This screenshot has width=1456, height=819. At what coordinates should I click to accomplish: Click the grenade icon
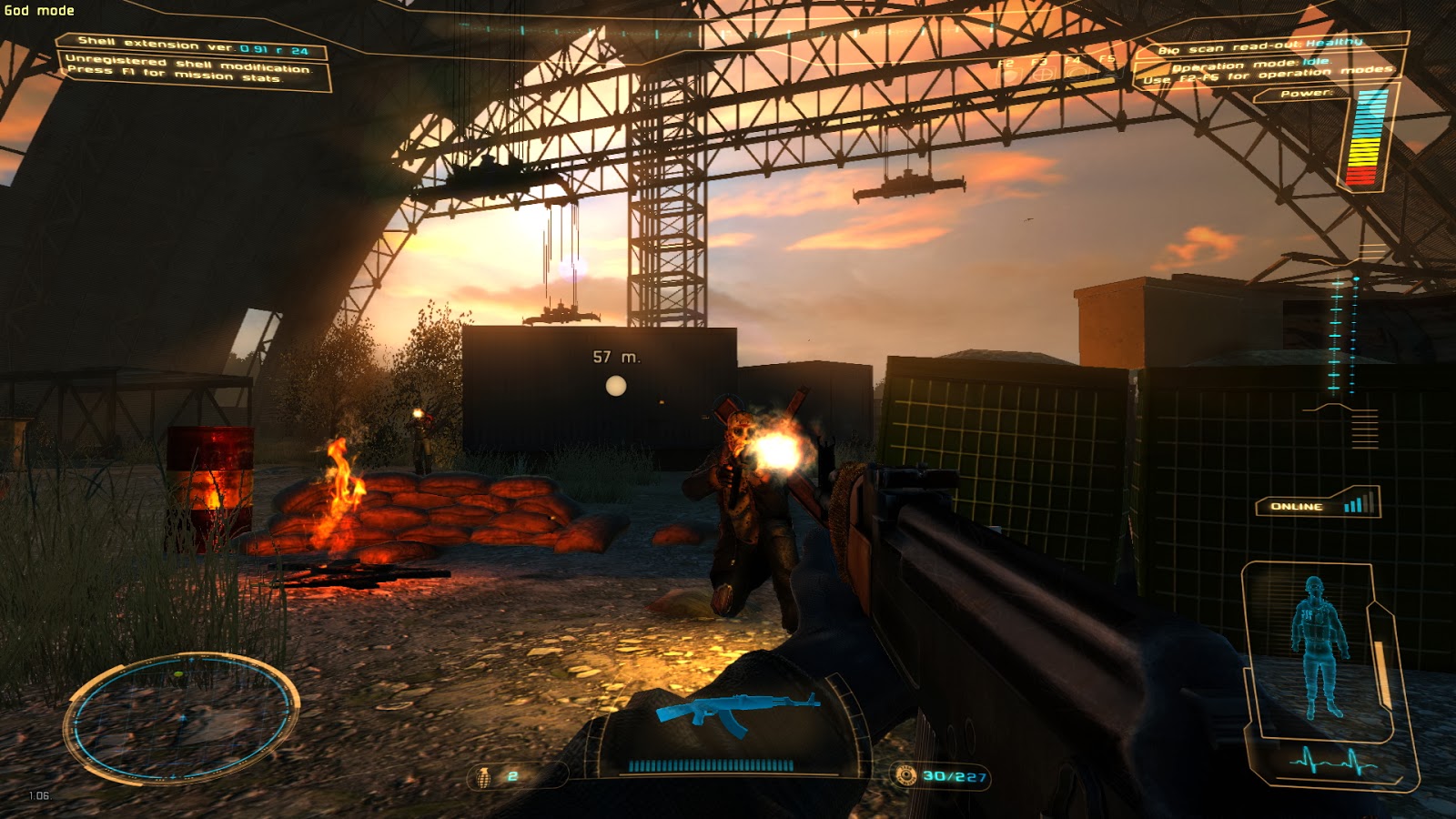pyautogui.click(x=484, y=776)
